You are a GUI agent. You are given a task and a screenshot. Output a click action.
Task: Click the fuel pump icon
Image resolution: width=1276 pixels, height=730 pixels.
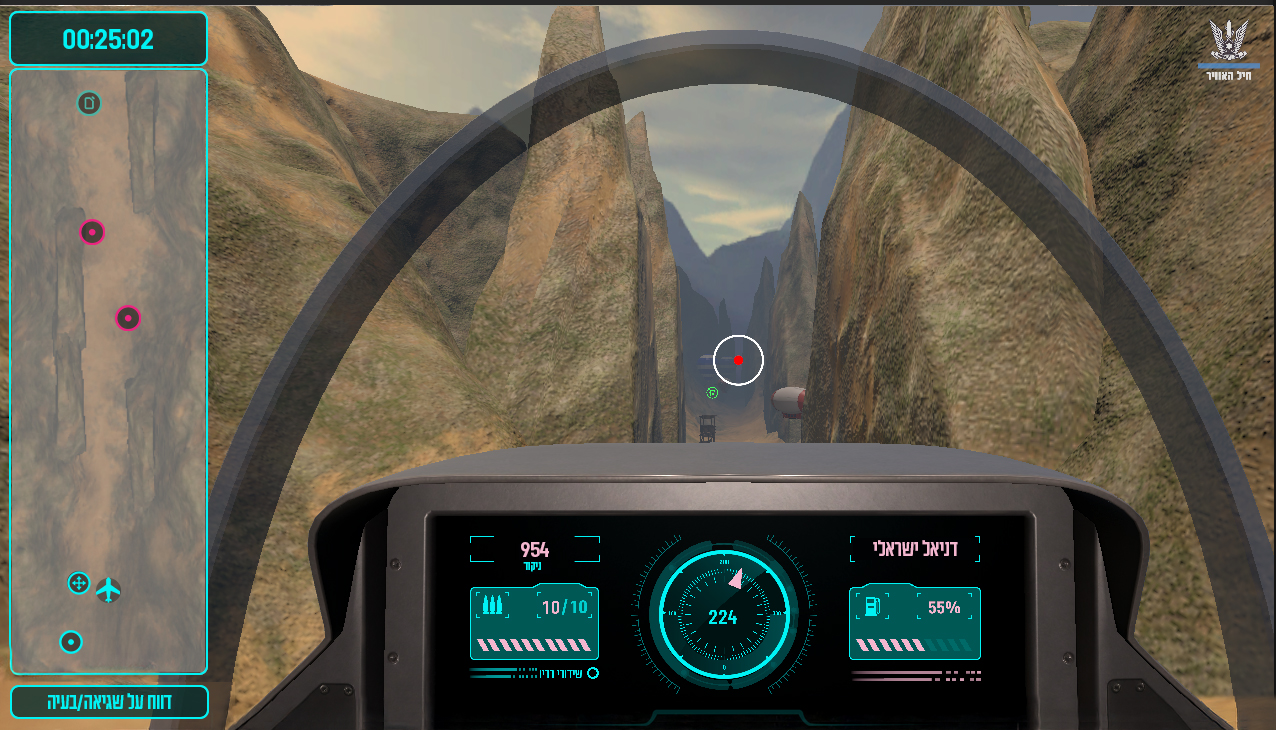(872, 606)
